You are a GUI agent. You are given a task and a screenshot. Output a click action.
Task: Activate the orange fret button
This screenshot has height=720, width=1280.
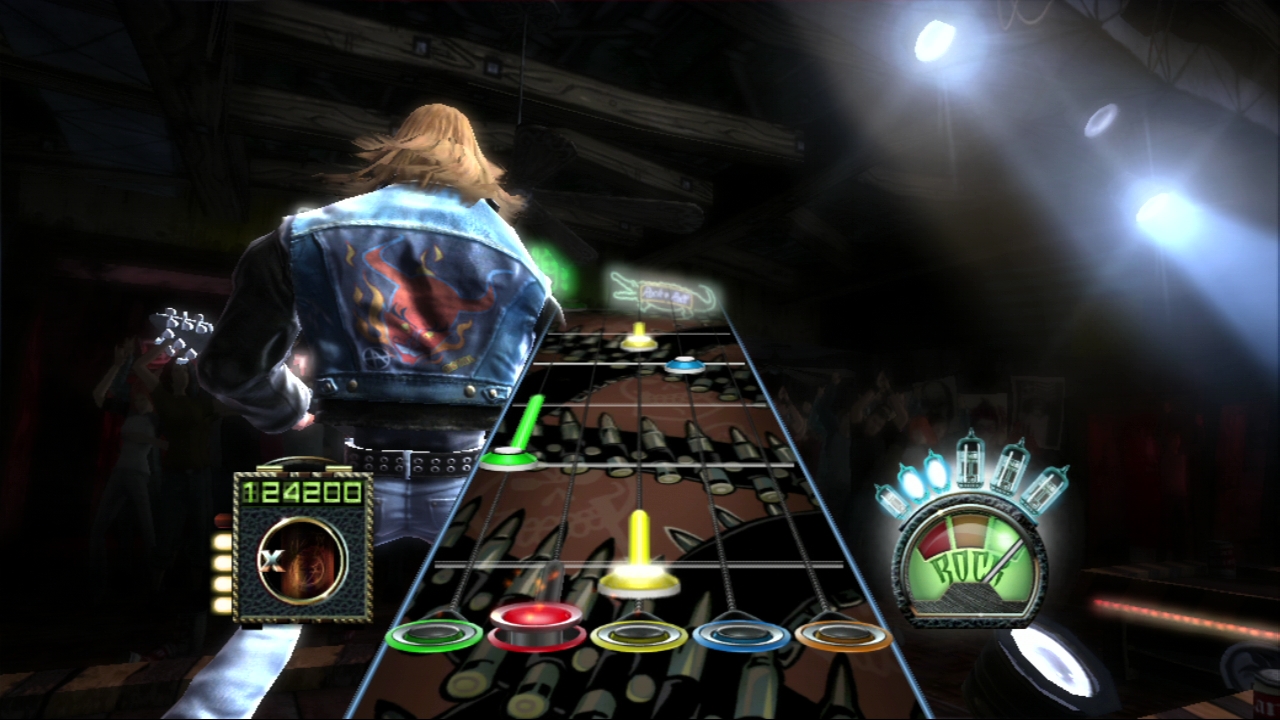coord(843,635)
